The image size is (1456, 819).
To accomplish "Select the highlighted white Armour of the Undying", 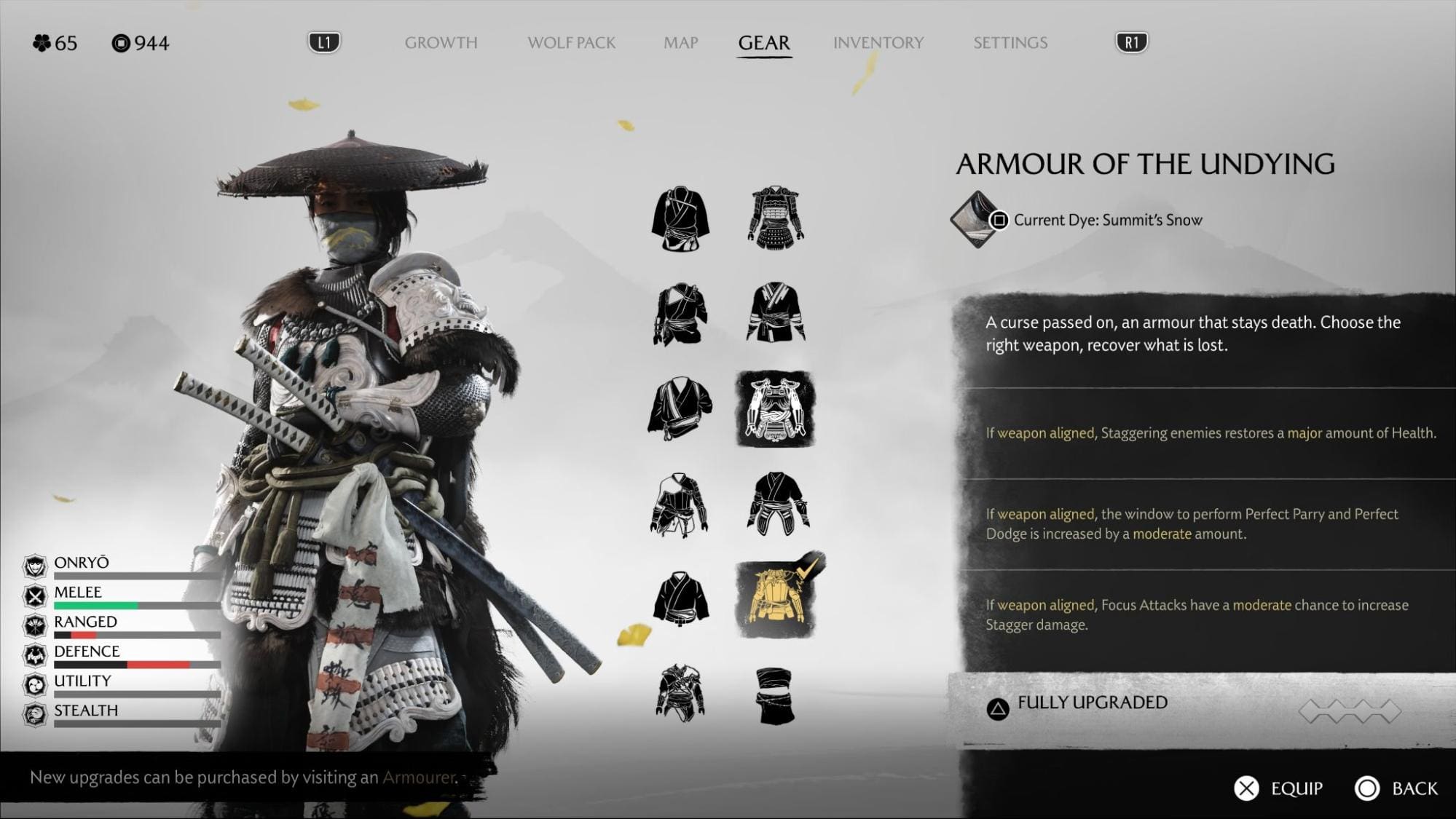I will pyautogui.click(x=775, y=408).
